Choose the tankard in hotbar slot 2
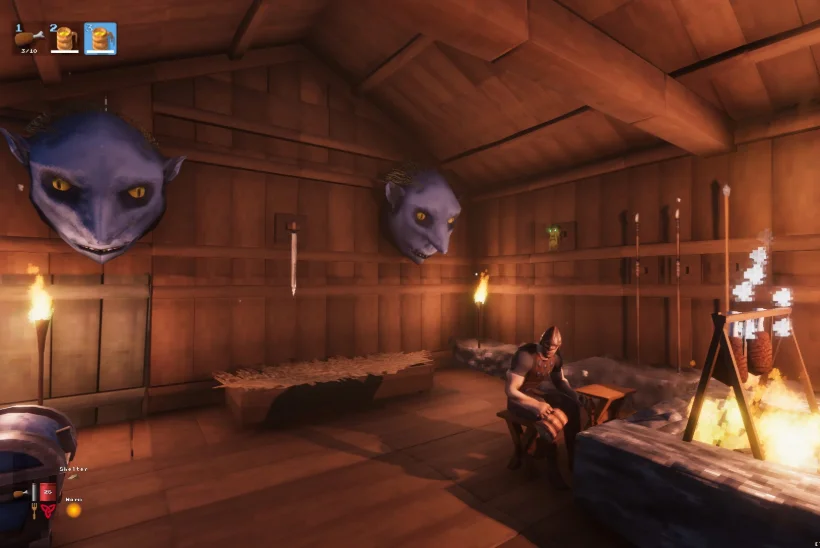The height and width of the screenshot is (548, 820). (64, 39)
